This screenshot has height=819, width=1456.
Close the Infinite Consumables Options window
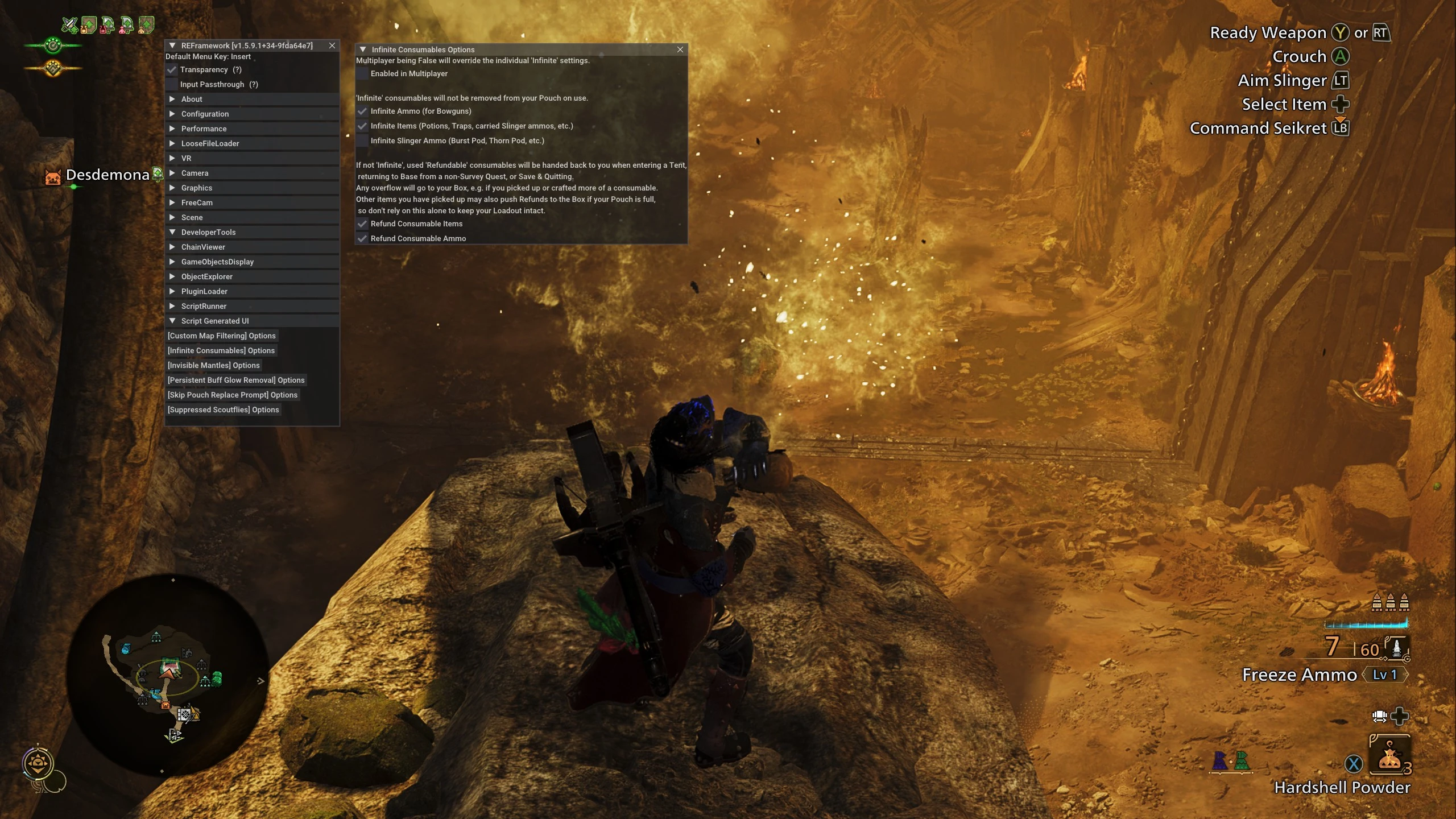(680, 49)
